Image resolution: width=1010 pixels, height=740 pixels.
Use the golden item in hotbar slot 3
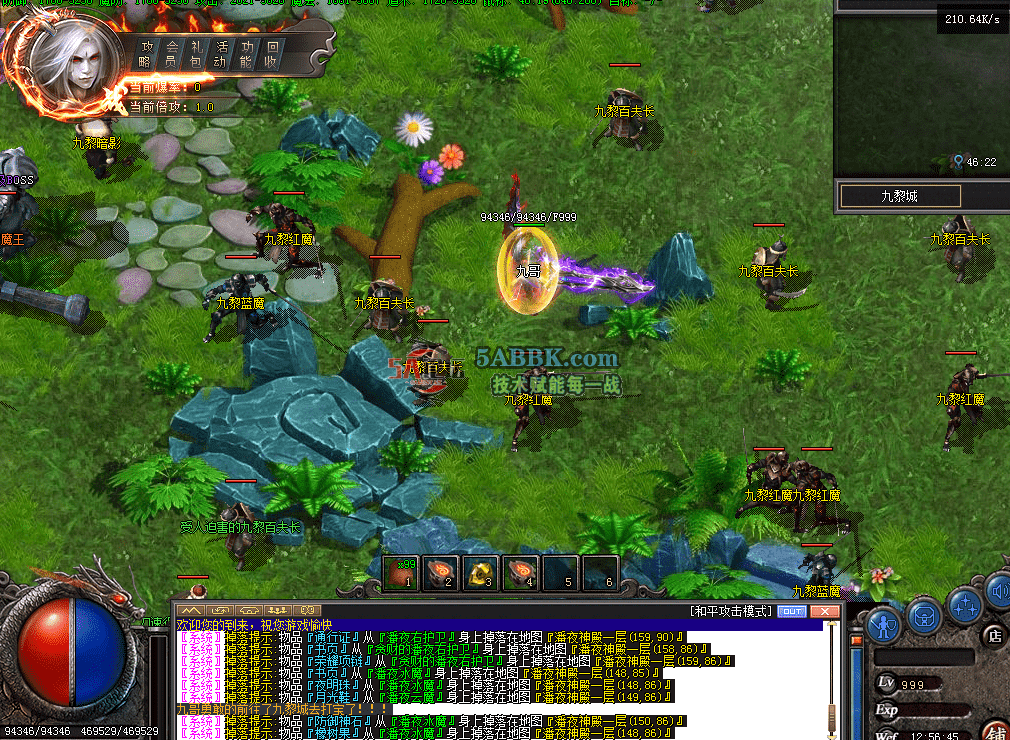(x=481, y=573)
